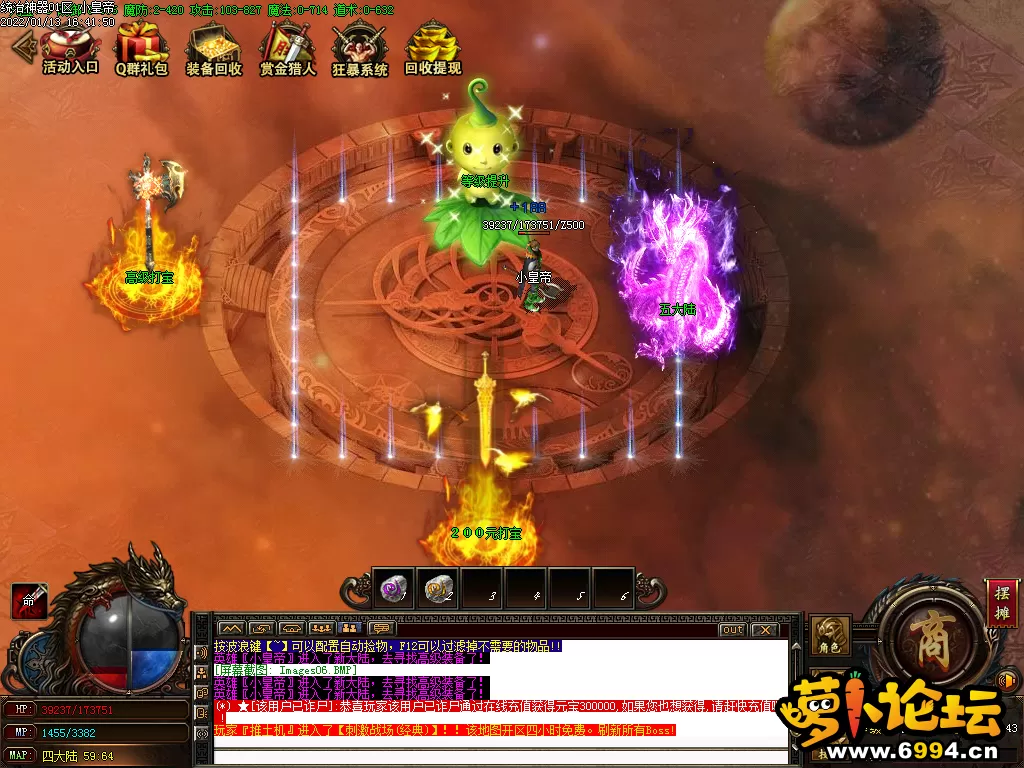1024x768 pixels.
Task: Open the 活动入口 activity entrance
Action: coord(71,49)
